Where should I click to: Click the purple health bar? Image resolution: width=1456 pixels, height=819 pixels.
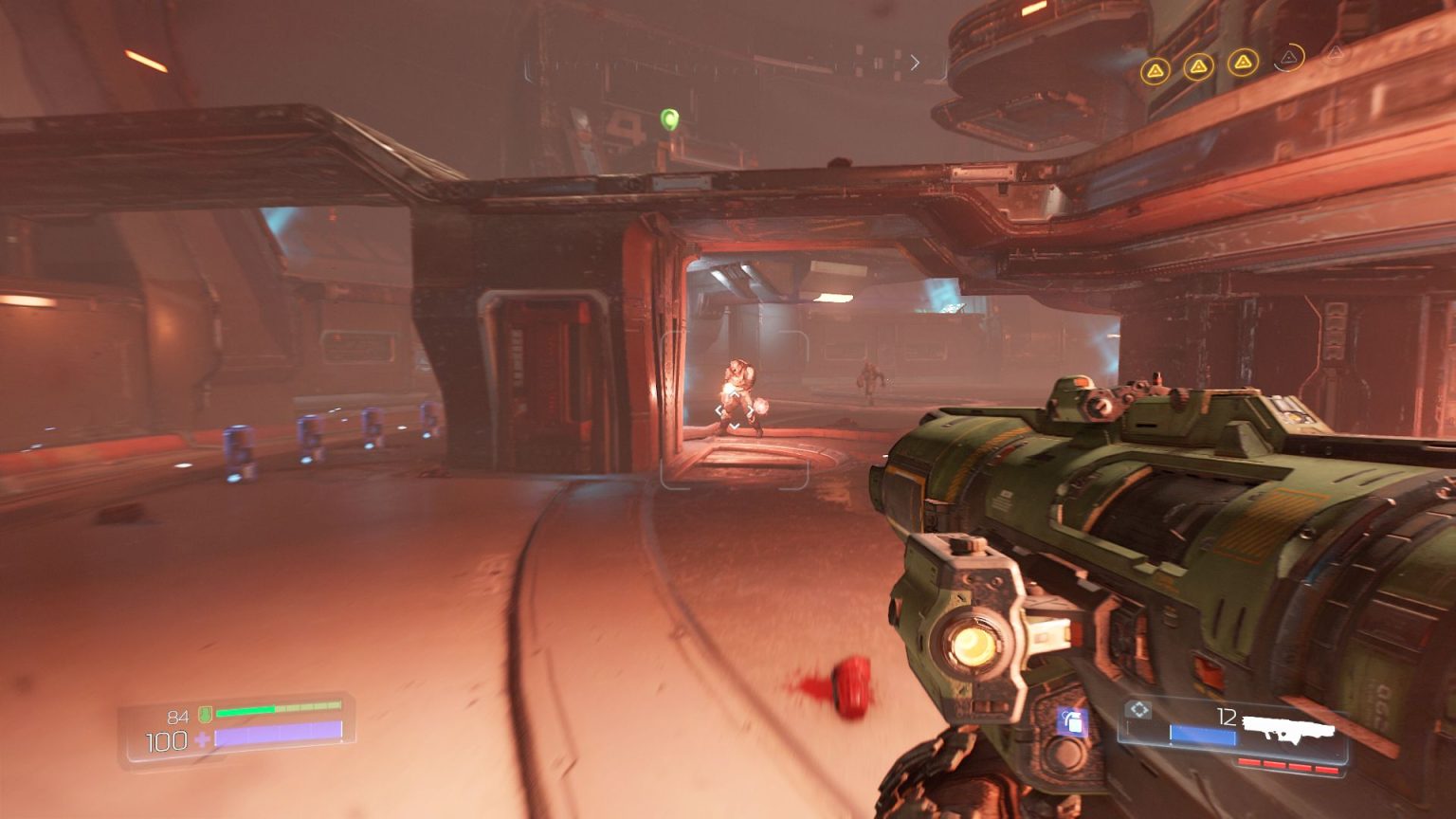[280, 734]
